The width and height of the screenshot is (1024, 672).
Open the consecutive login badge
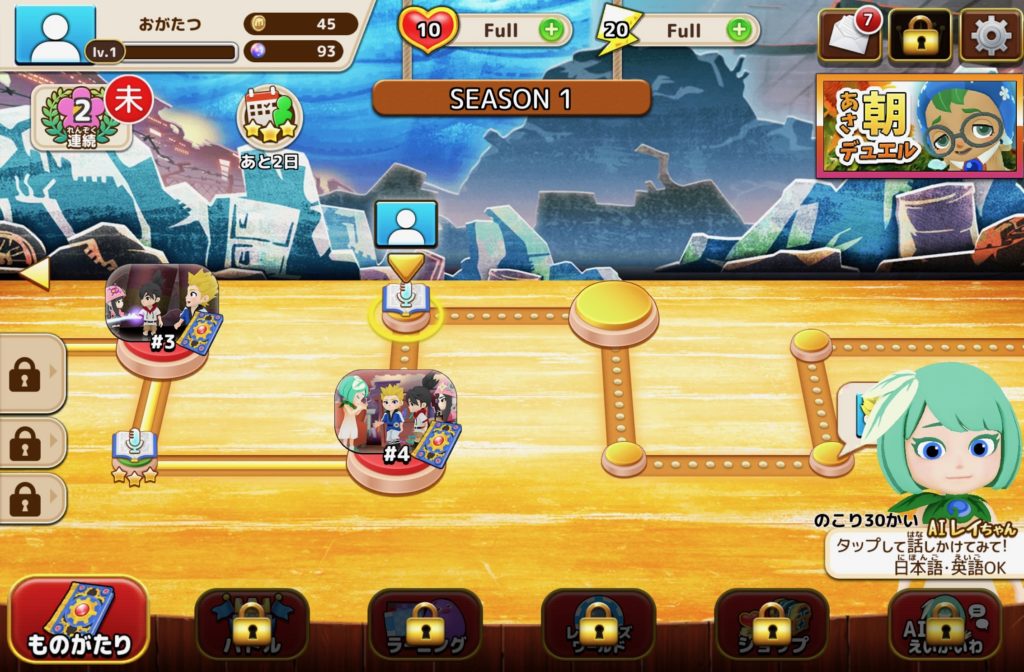coord(83,116)
